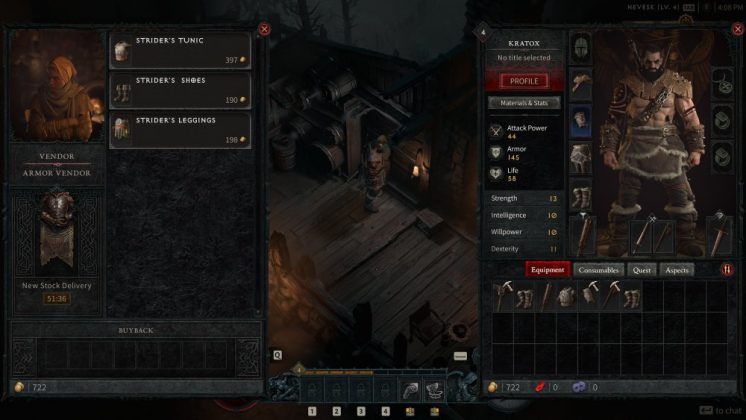
Task: Select the chest armor piece in inventory
Action: [567, 294]
